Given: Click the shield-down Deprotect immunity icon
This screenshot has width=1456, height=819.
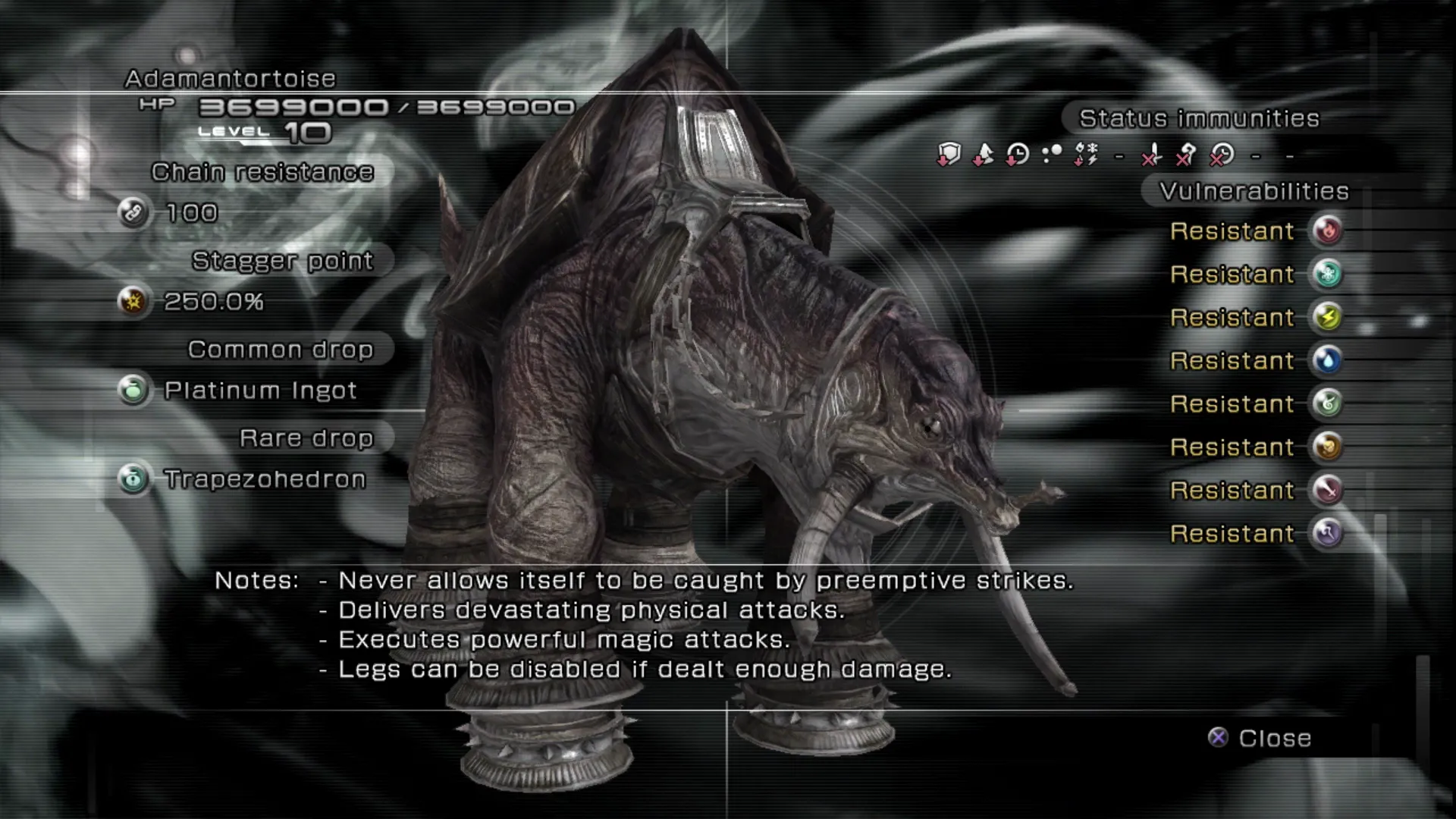Looking at the screenshot, I should 949,155.
